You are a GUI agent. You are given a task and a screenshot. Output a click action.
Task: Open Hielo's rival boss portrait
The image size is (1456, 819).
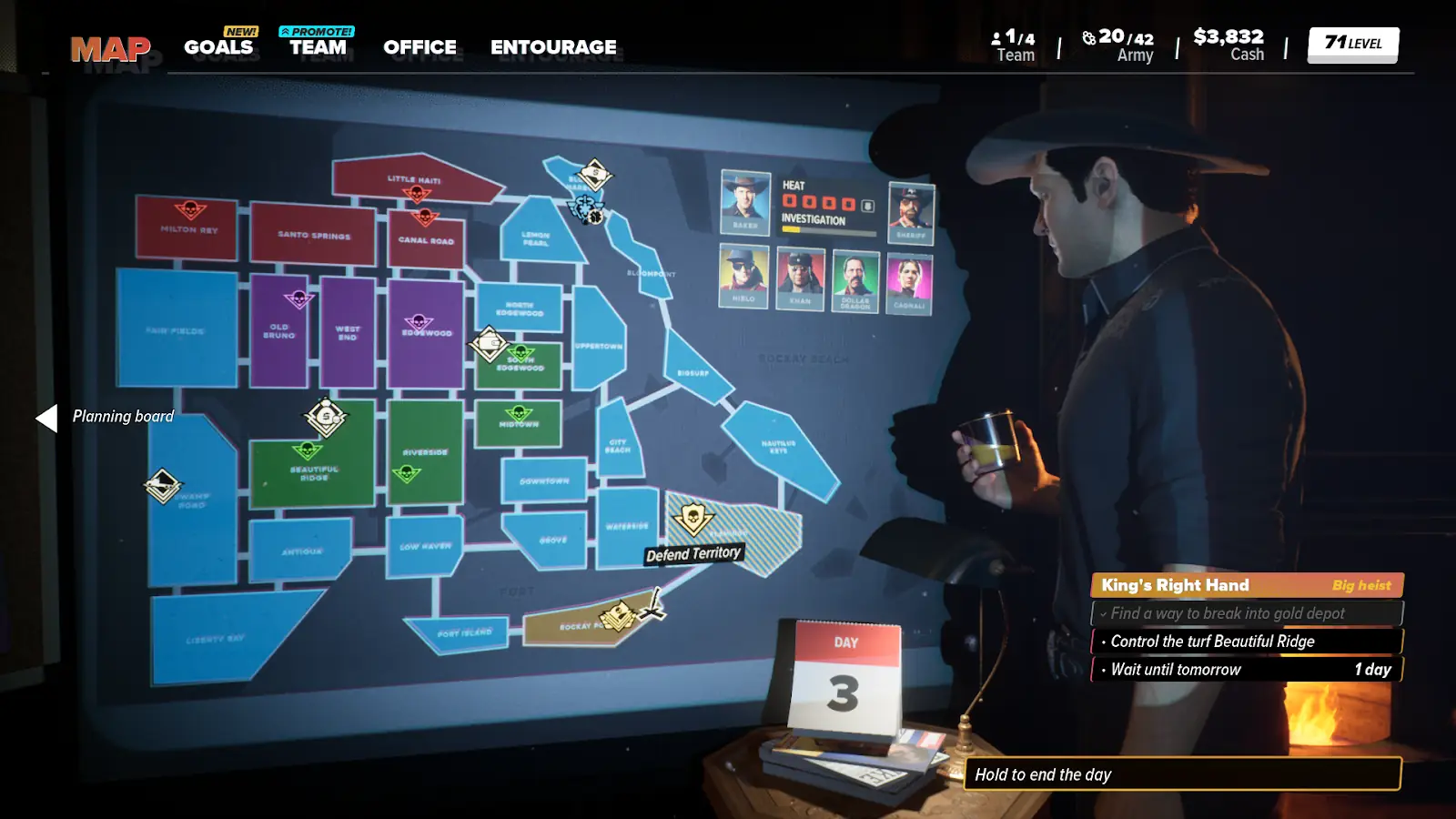pyautogui.click(x=743, y=277)
